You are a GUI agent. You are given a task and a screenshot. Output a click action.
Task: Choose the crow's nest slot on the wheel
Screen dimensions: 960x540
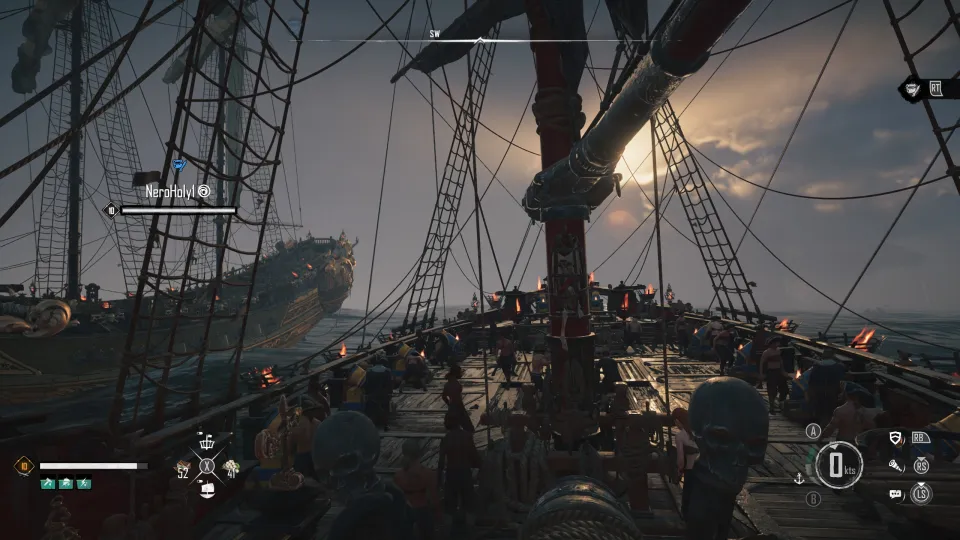208,444
